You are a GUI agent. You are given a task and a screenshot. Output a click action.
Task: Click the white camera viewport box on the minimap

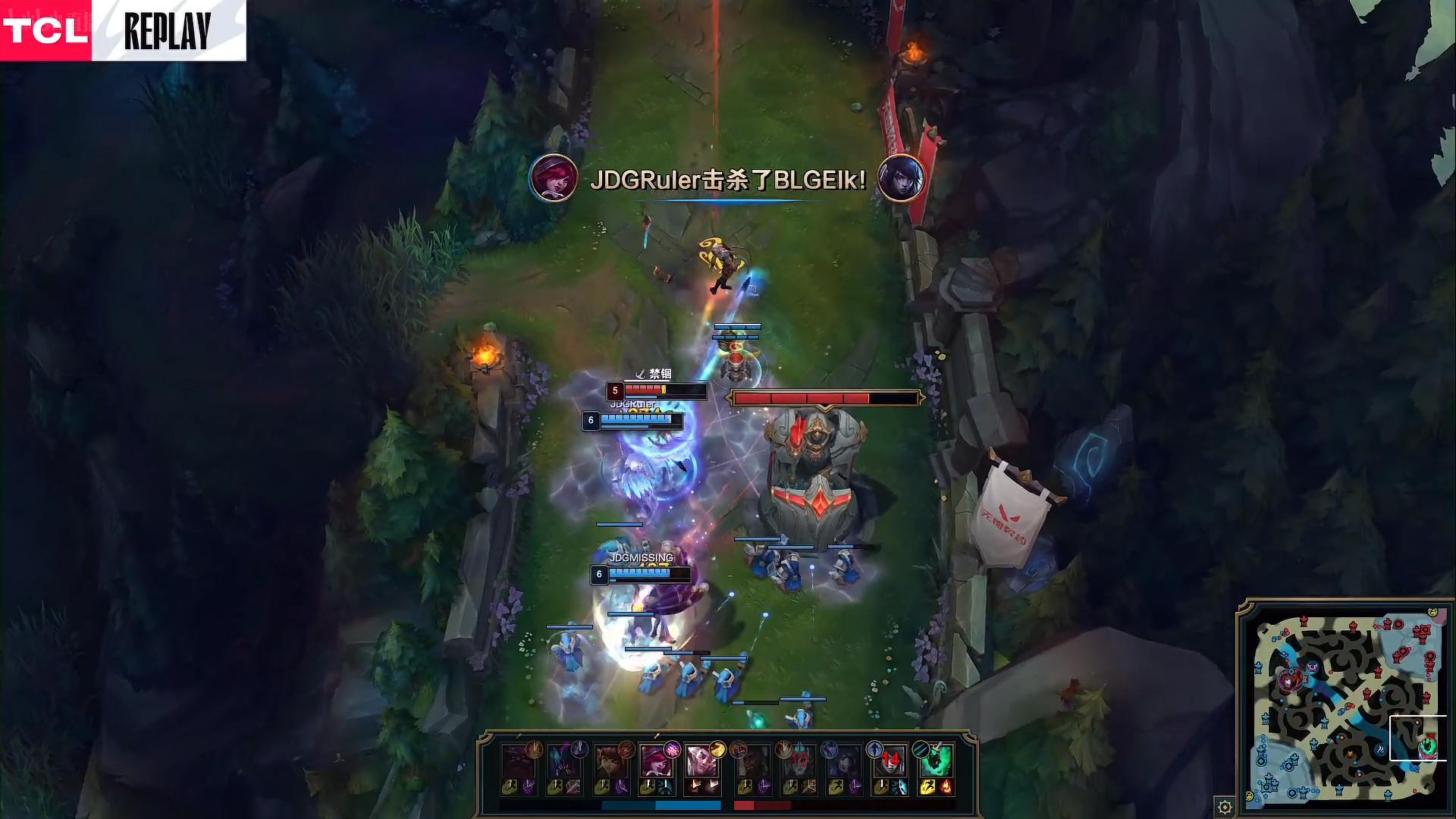point(1418,738)
